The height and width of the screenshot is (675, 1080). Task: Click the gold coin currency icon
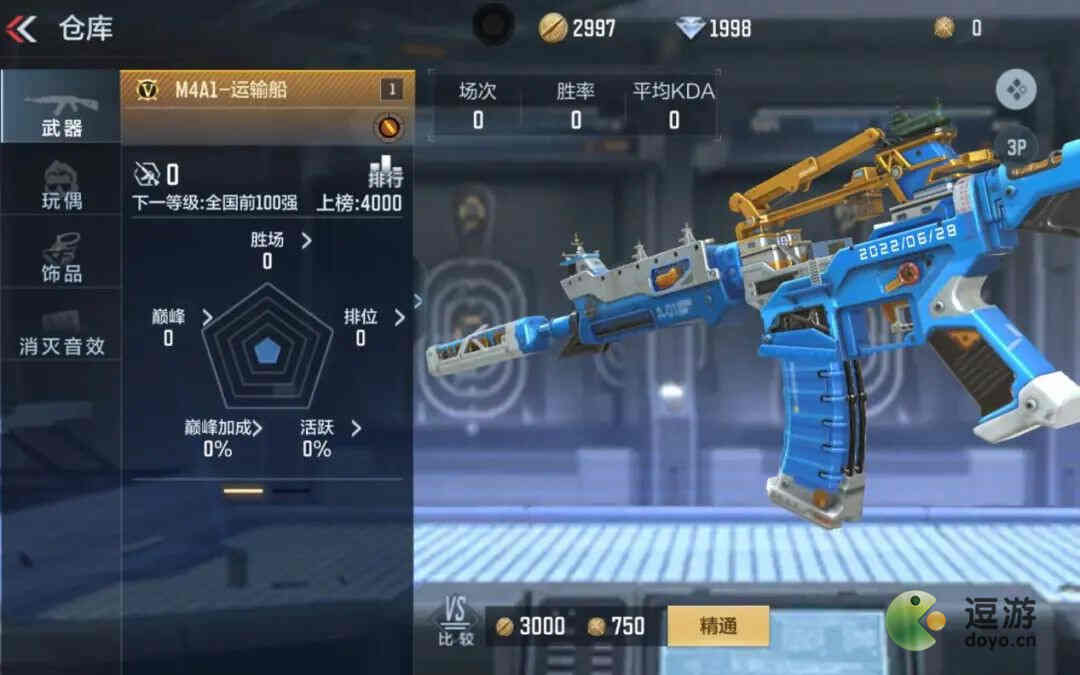tap(553, 28)
